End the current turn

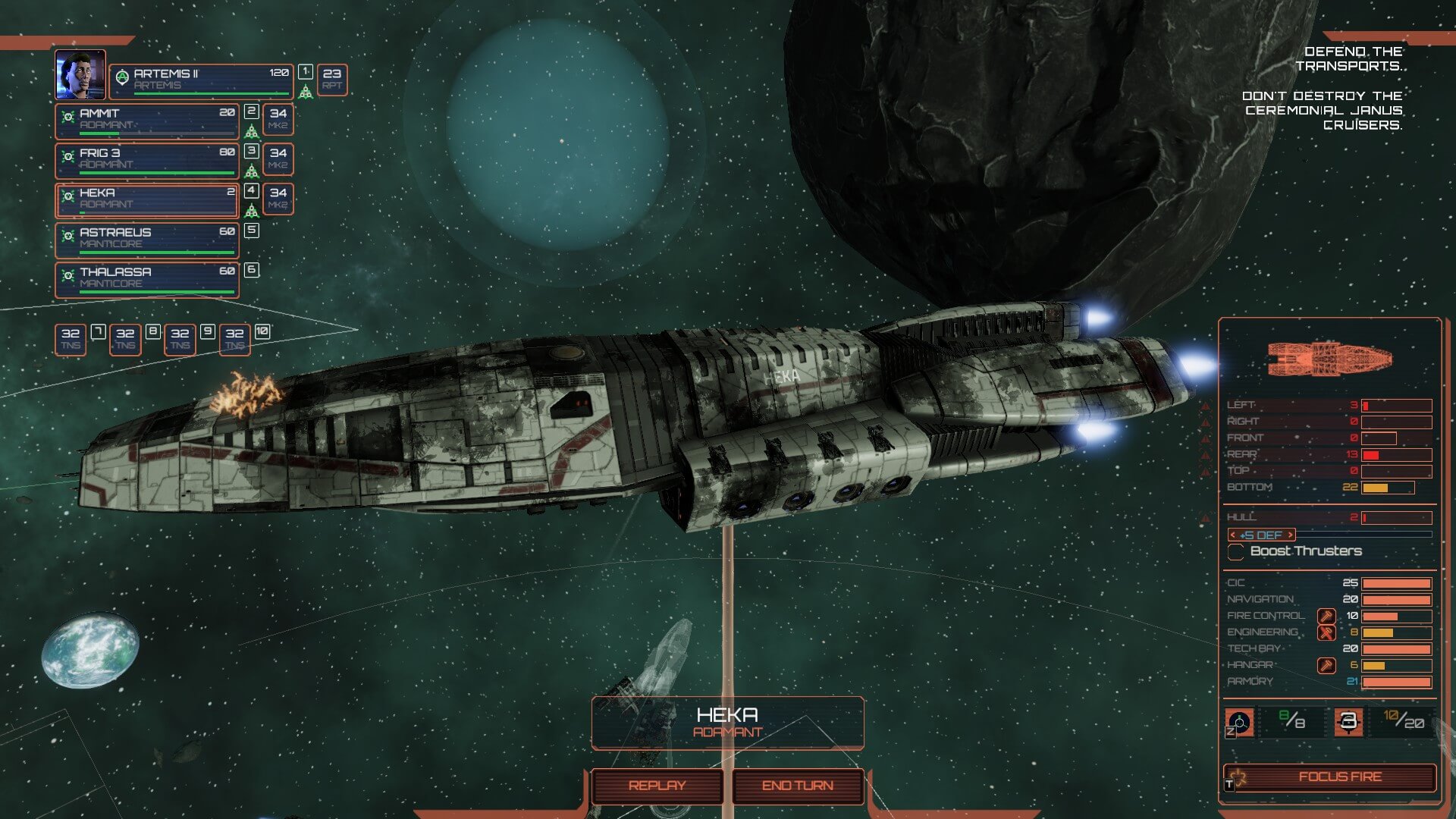pyautogui.click(x=797, y=786)
